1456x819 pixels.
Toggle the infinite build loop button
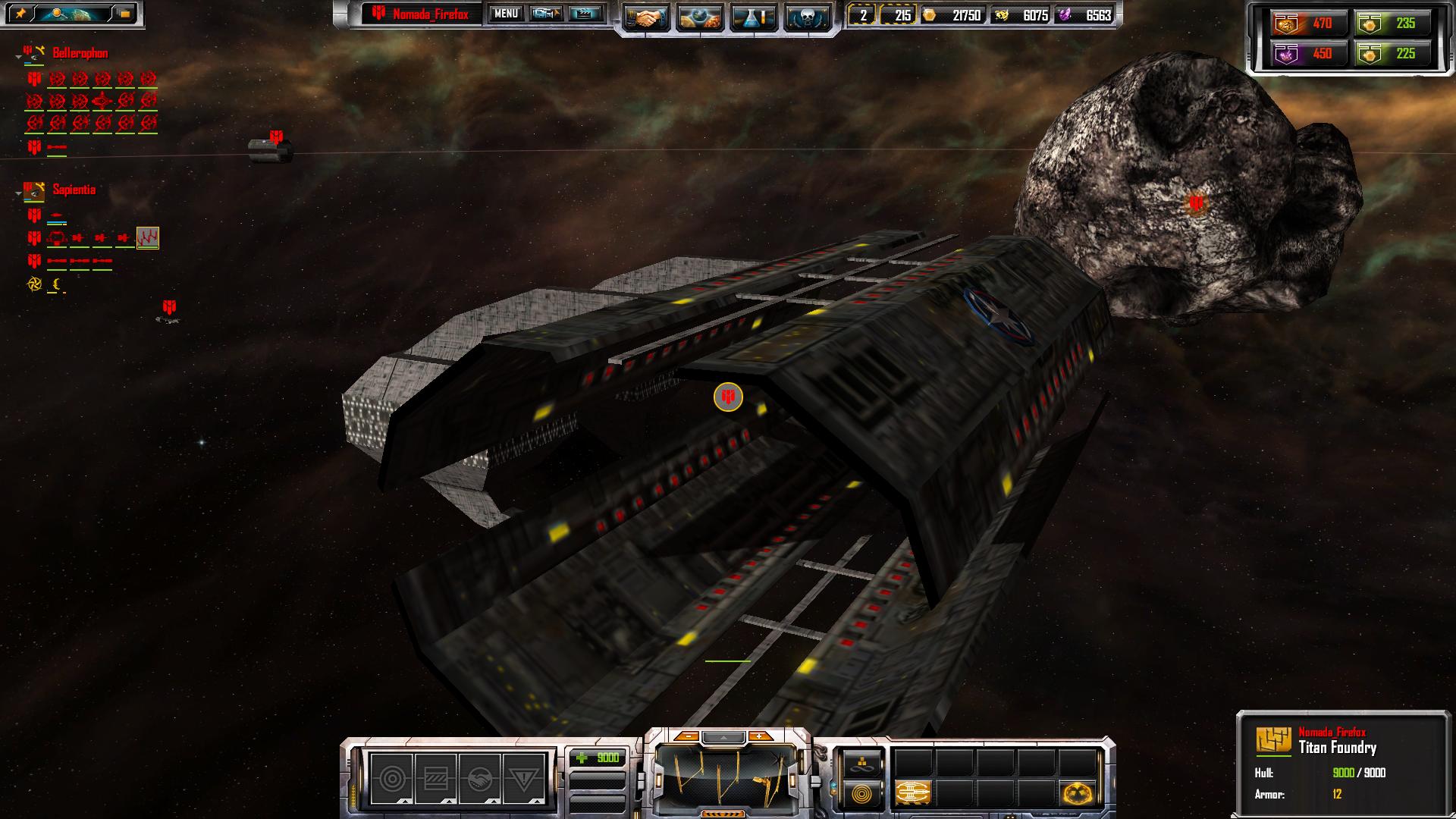(x=862, y=764)
